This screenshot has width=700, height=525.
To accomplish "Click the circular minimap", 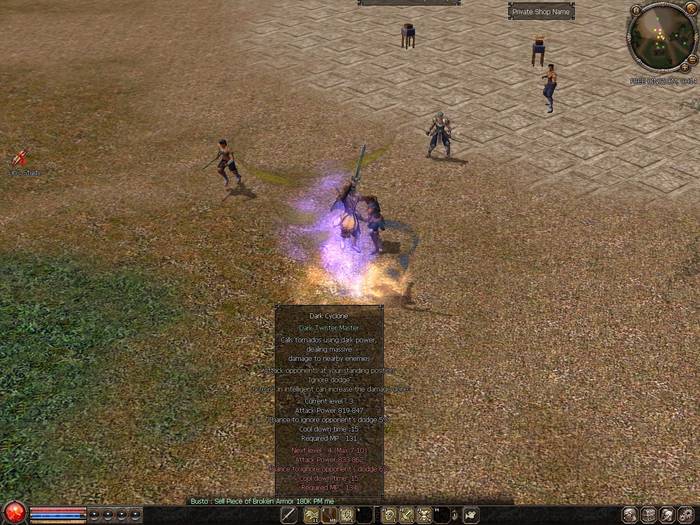I will (662, 38).
